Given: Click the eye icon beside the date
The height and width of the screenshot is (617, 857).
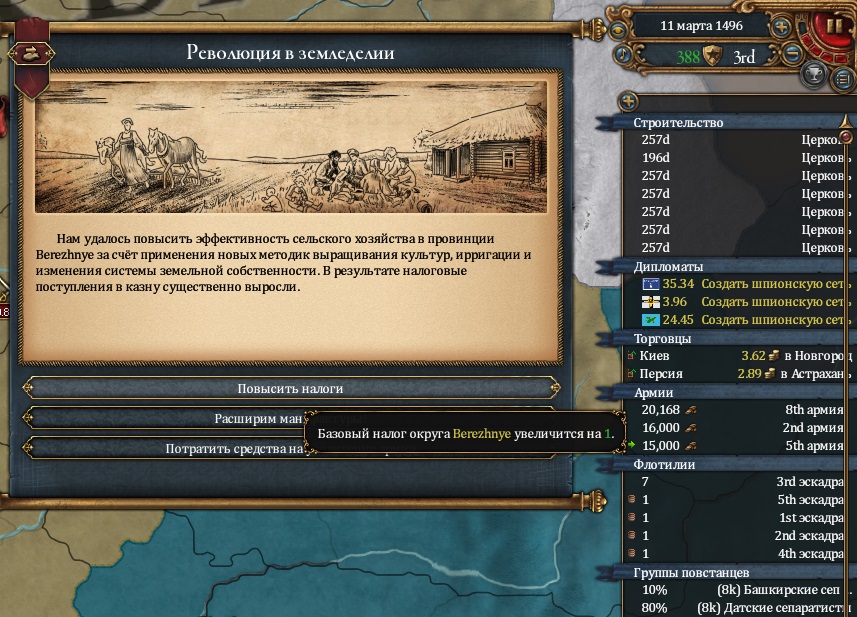Looking at the screenshot, I should 621,26.
